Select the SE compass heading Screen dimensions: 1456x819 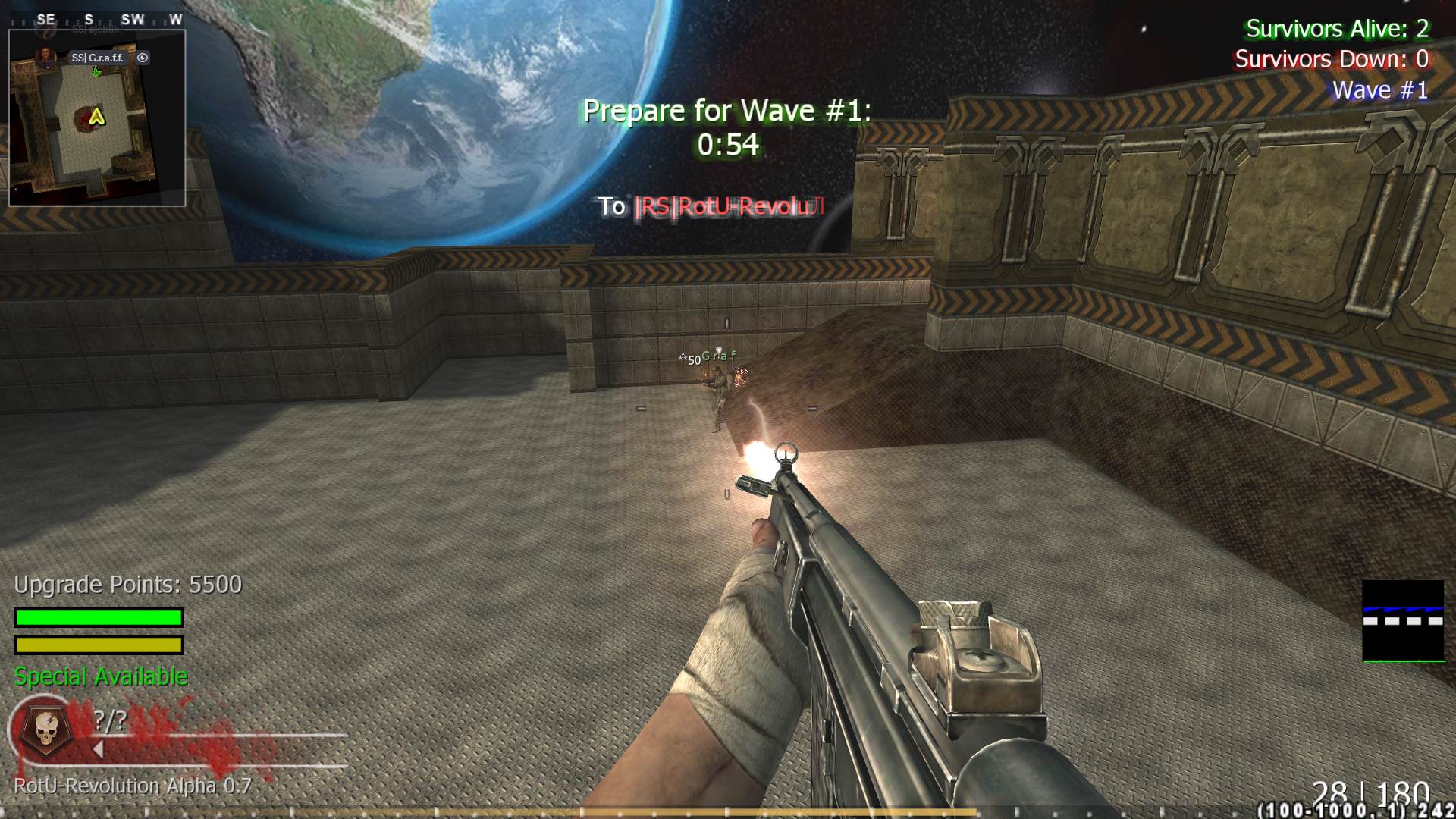[47, 20]
